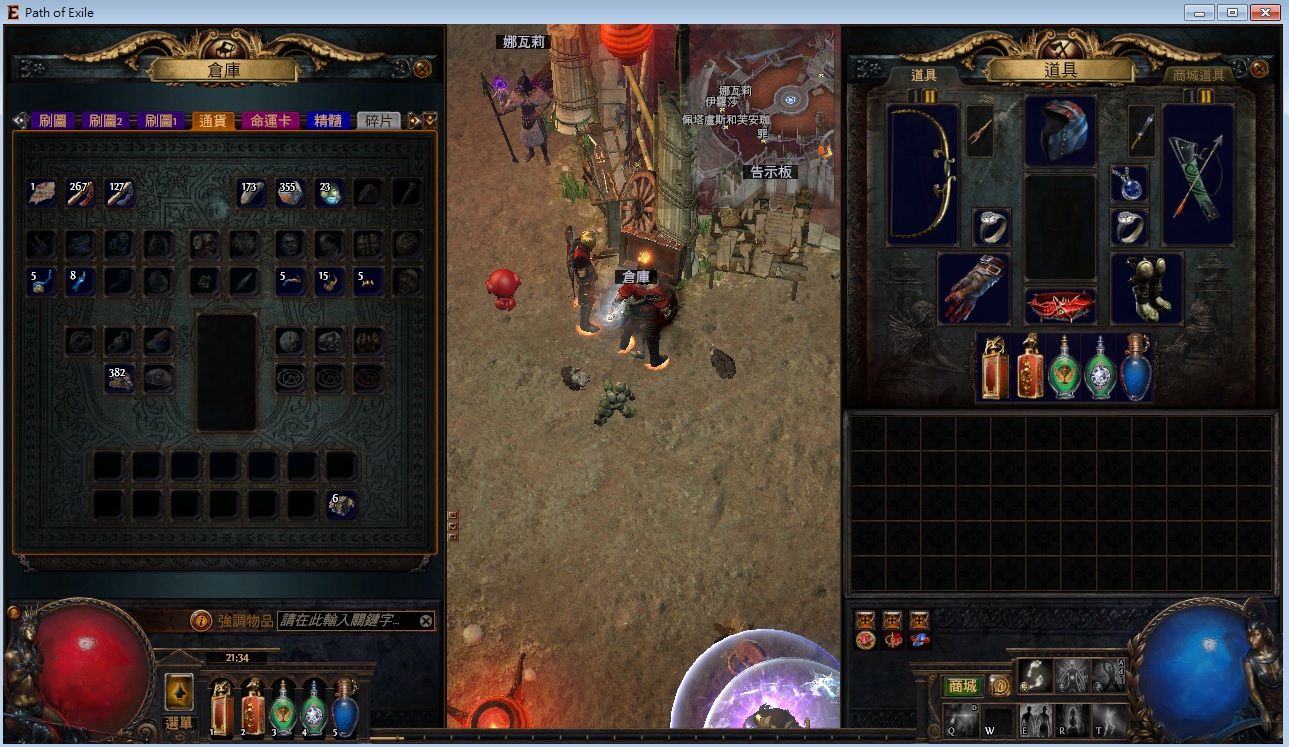The width and height of the screenshot is (1289, 747).
Task: Select the gloves in the equipment panel
Action: 973,290
